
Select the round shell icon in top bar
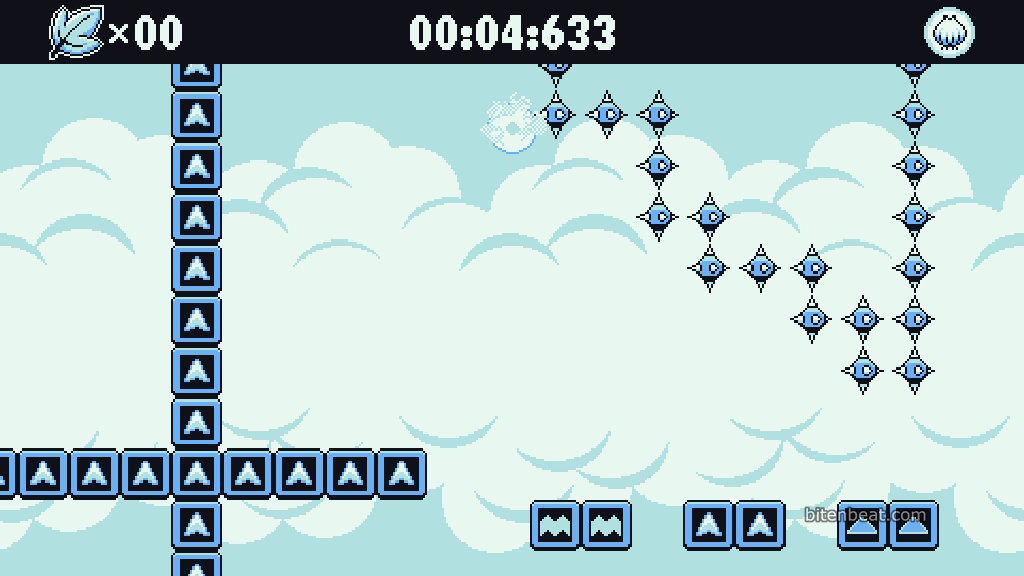pos(948,33)
